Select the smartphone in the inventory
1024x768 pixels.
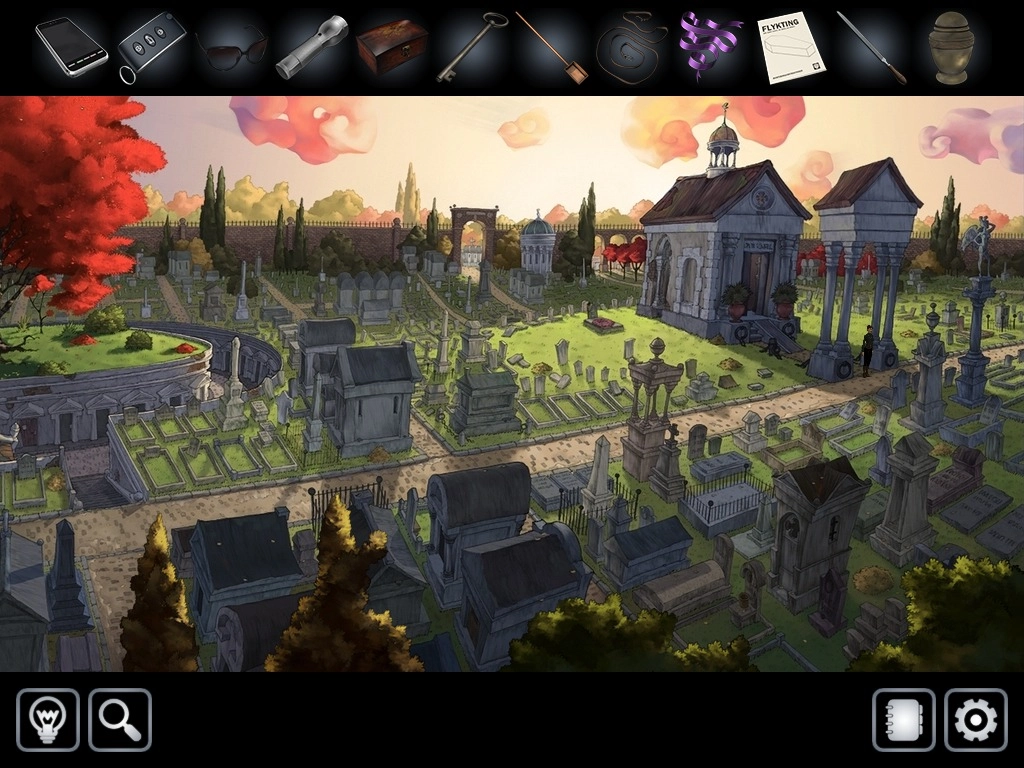[71, 46]
